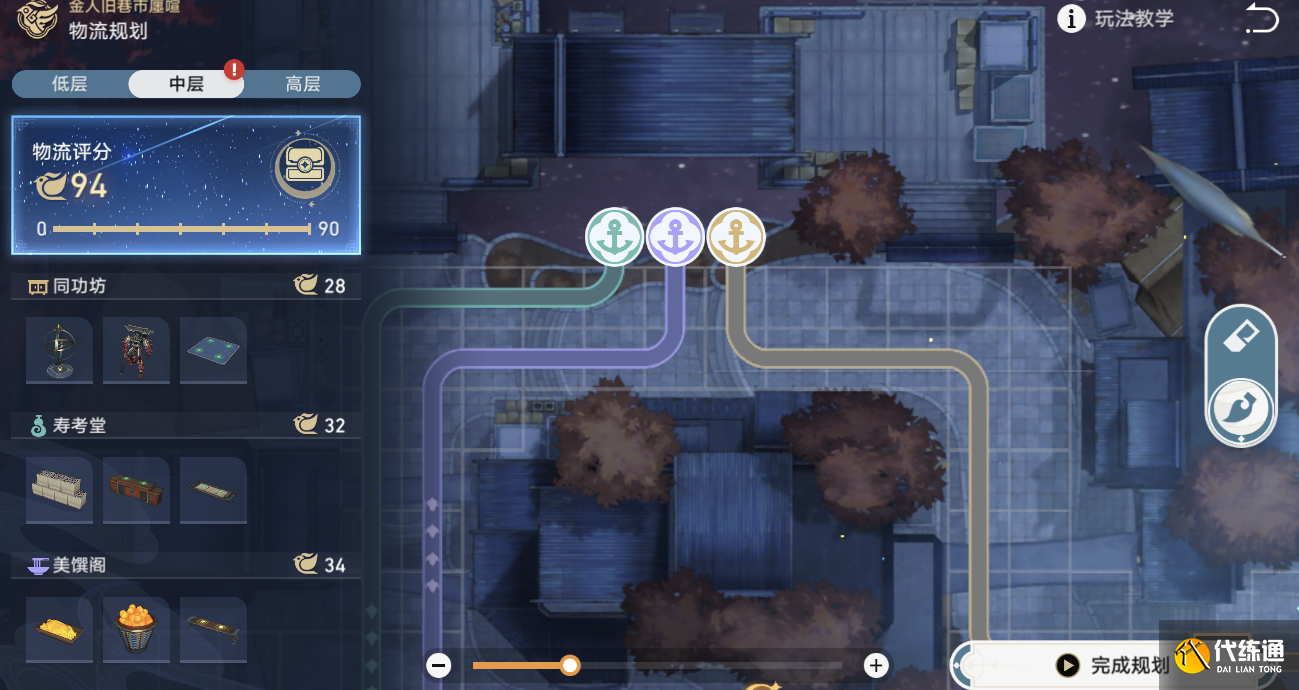Click the return arrow button

click(x=1262, y=19)
